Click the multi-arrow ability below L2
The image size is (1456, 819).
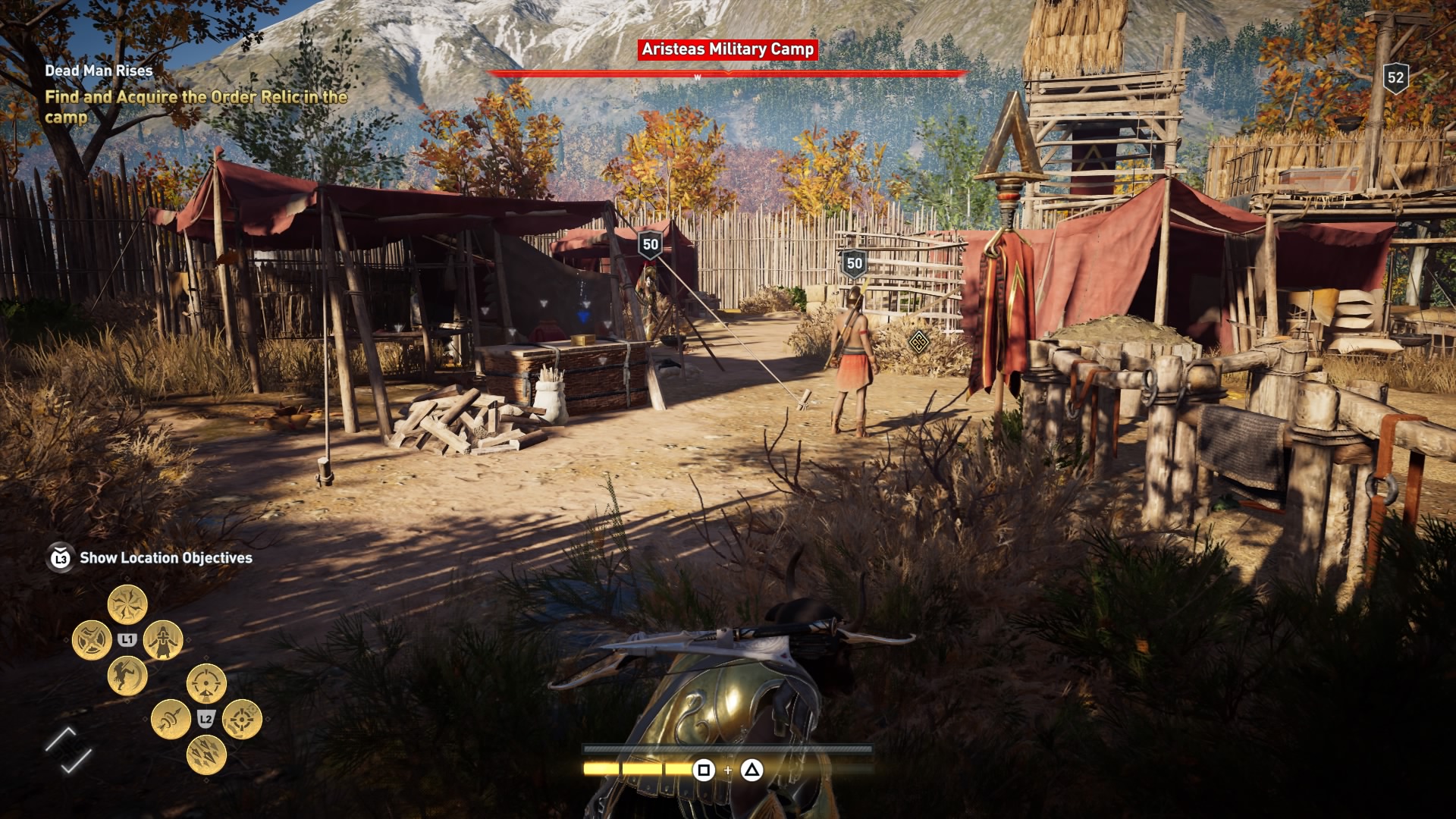click(208, 752)
